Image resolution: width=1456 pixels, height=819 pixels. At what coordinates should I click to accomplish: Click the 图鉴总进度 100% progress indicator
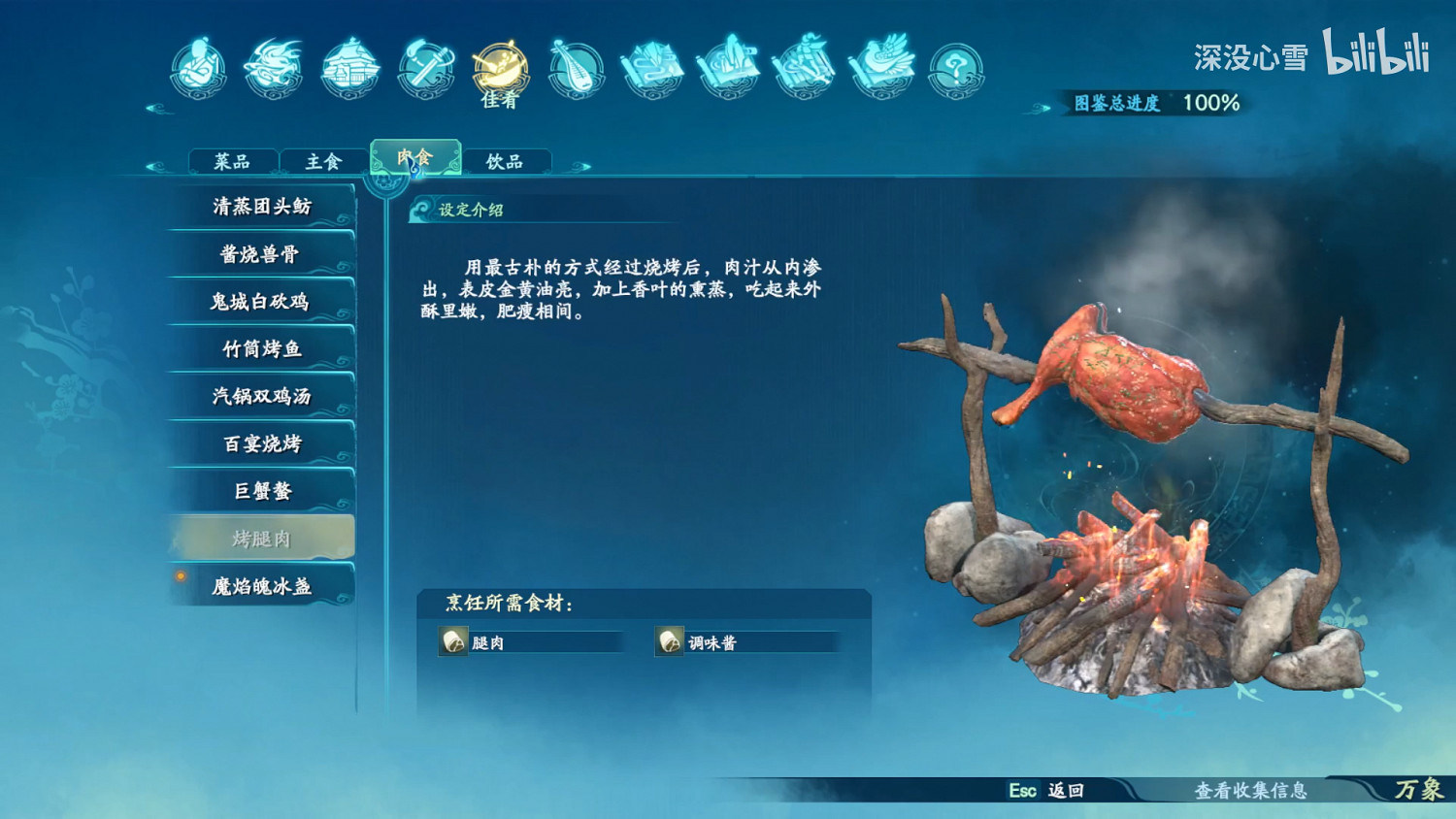pos(1155,100)
